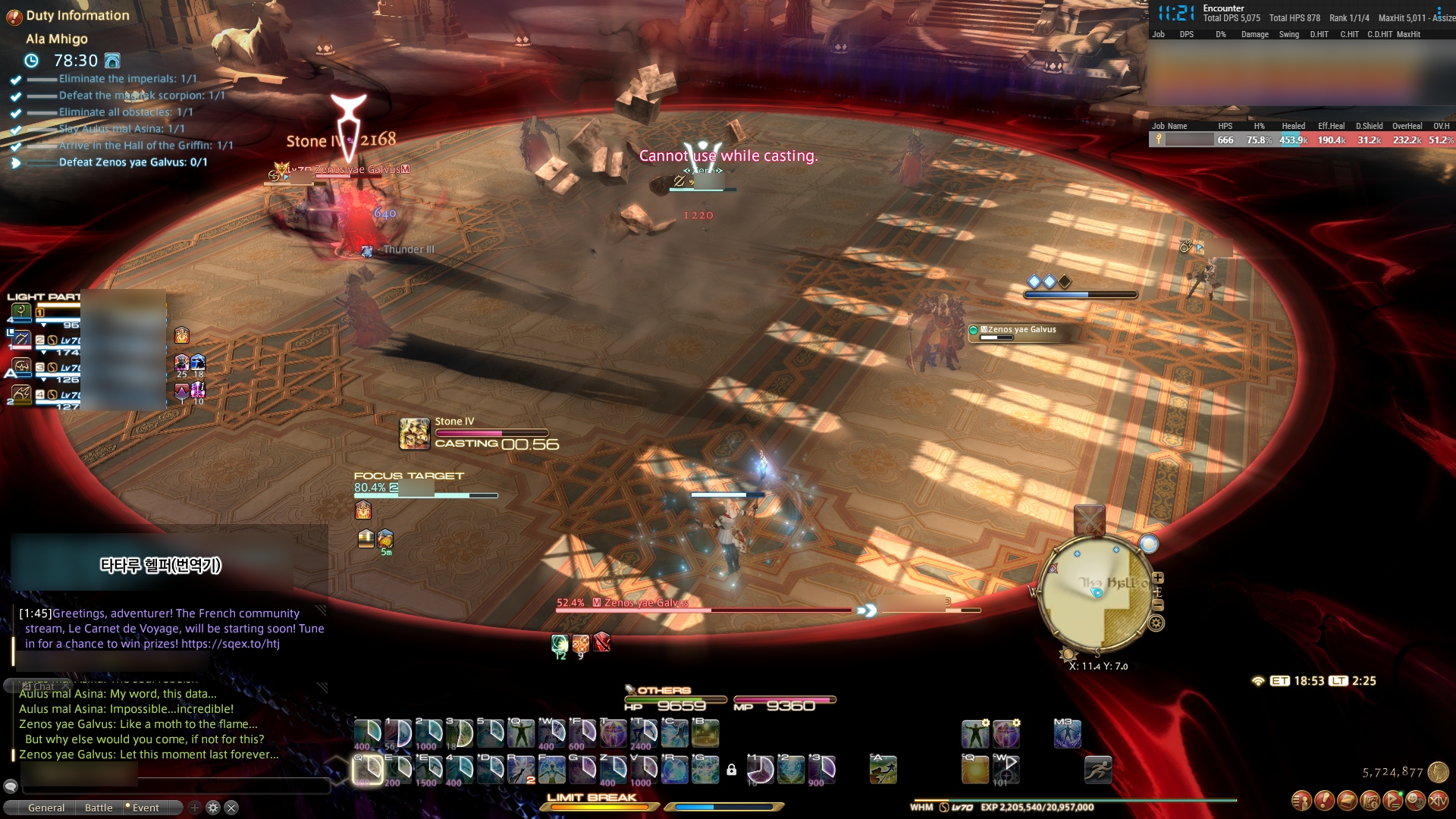This screenshot has width=1456, height=819.
Task: Close the chat log with X button
Action: (232, 808)
